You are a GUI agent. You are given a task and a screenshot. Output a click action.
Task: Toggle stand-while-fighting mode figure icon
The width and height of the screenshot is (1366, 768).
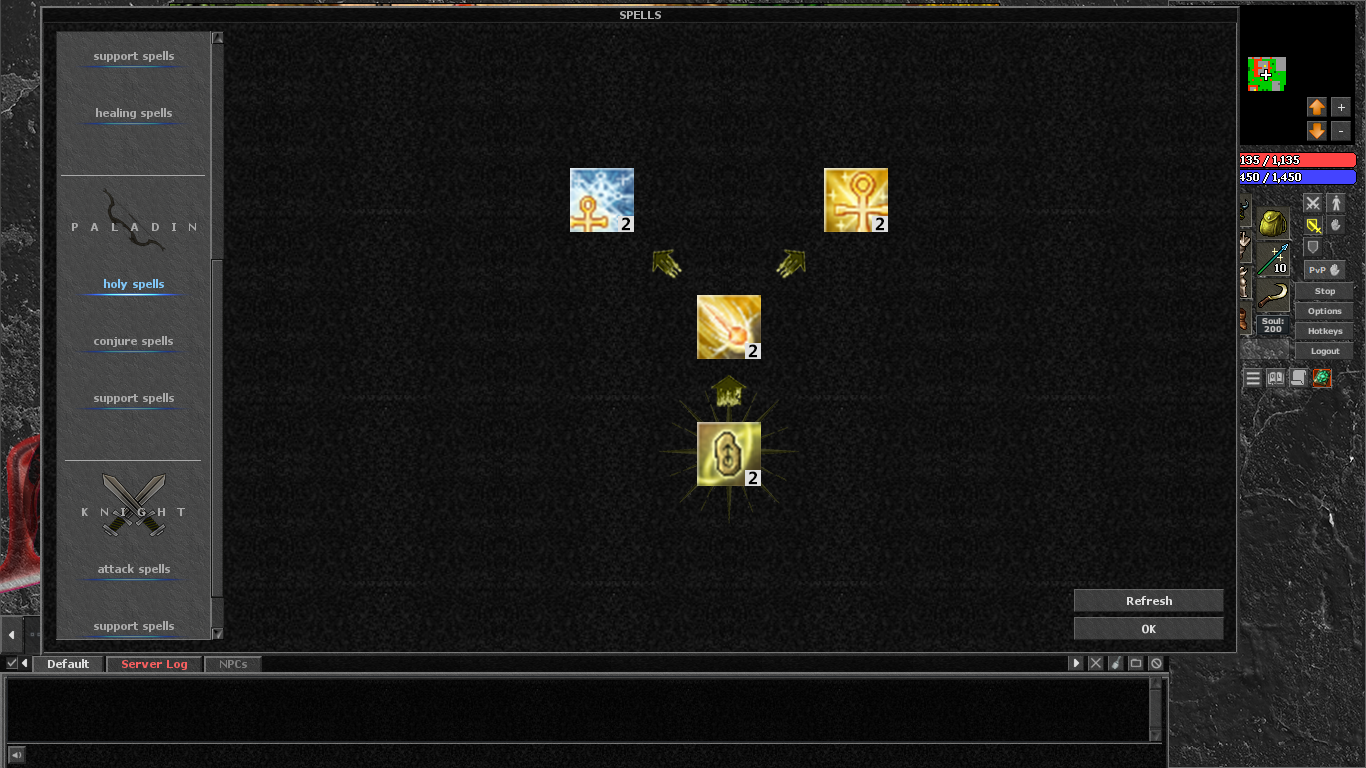click(1336, 203)
